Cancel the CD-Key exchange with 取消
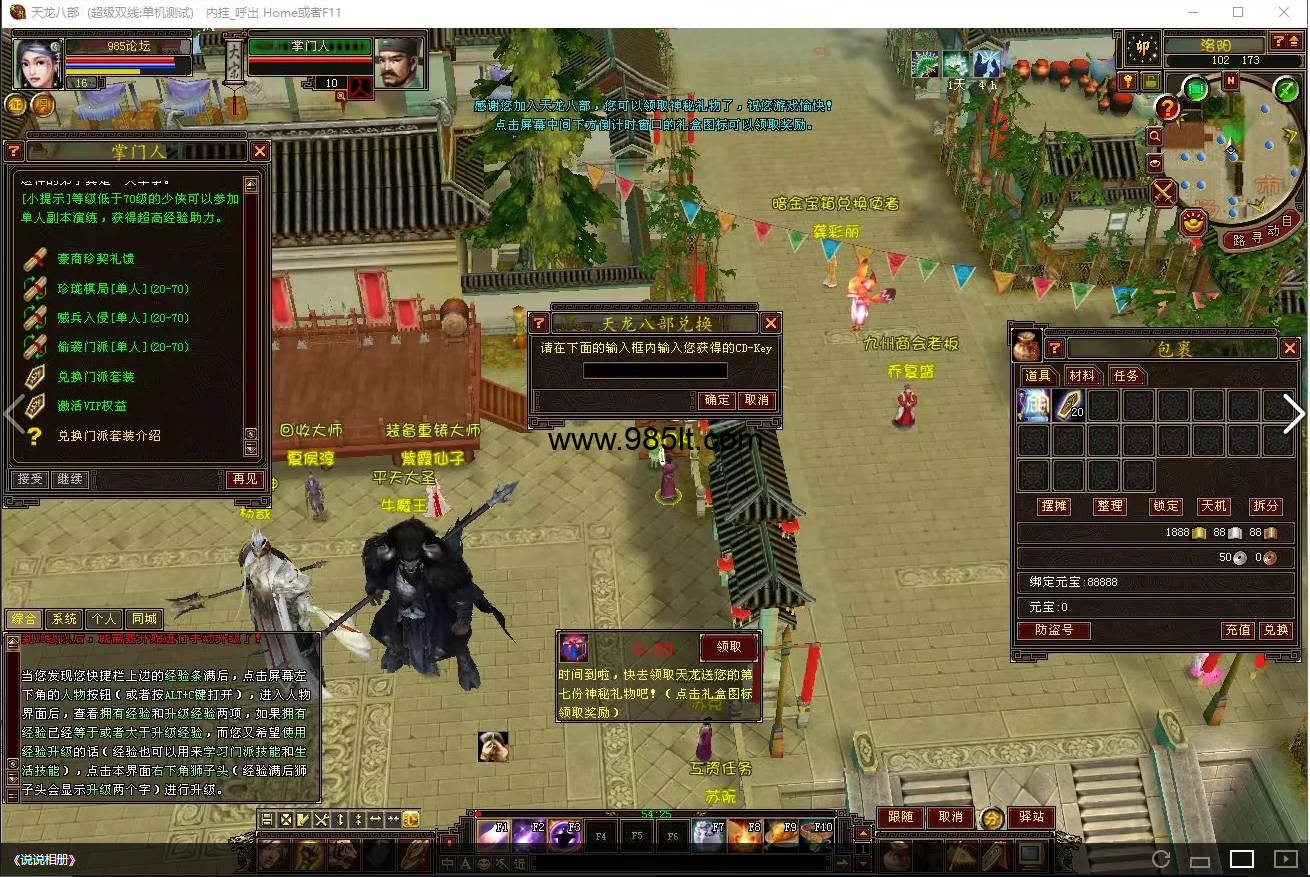 (x=756, y=400)
